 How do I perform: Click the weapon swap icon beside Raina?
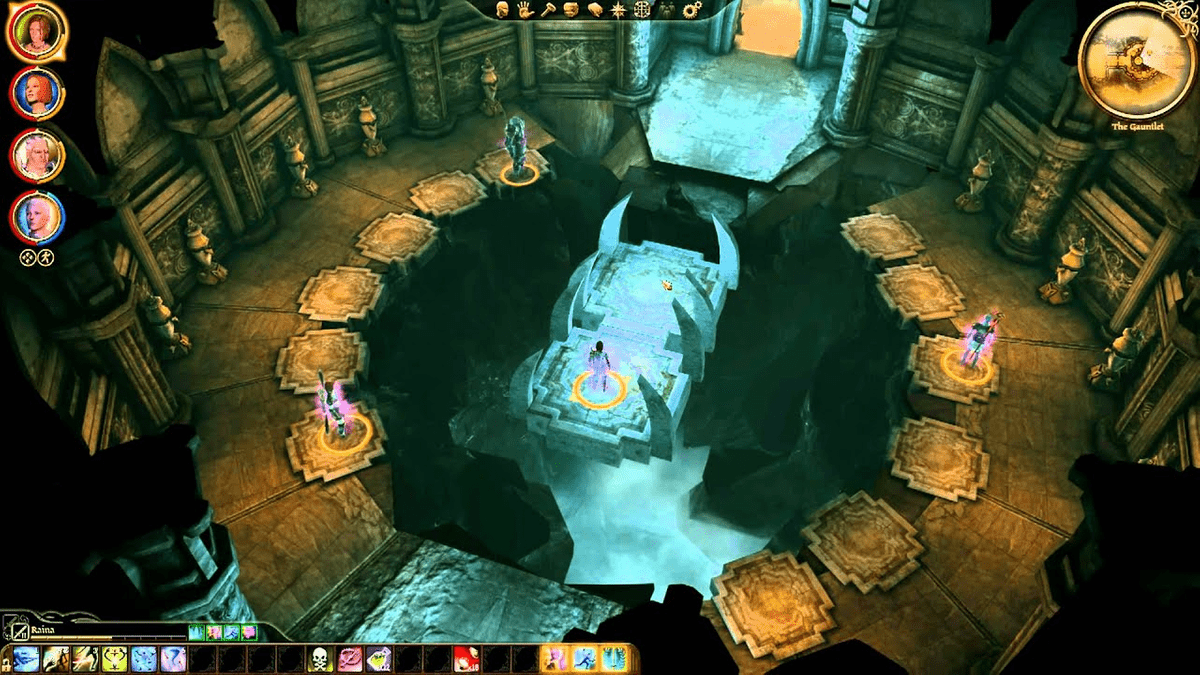21,632
